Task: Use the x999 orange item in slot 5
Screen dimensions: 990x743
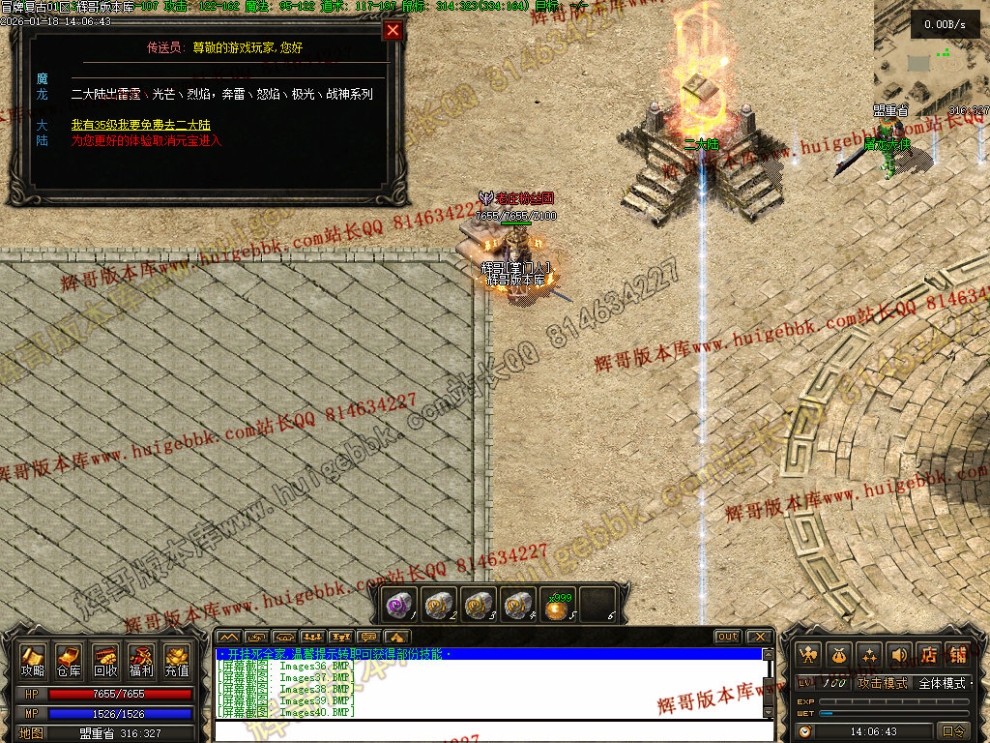Action: click(556, 605)
